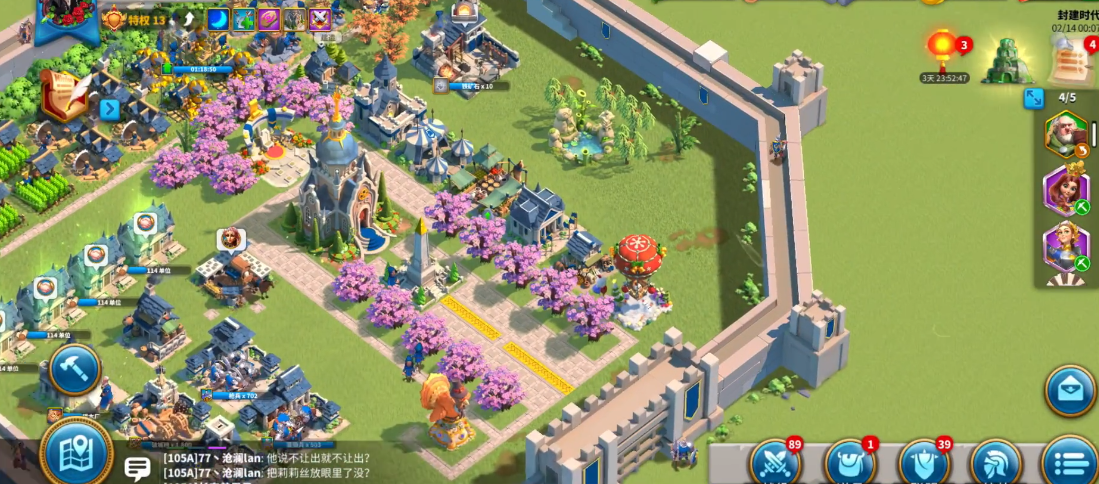The width and height of the screenshot is (1099, 484).
Task: Open the list menu button
Action: pos(1070,464)
